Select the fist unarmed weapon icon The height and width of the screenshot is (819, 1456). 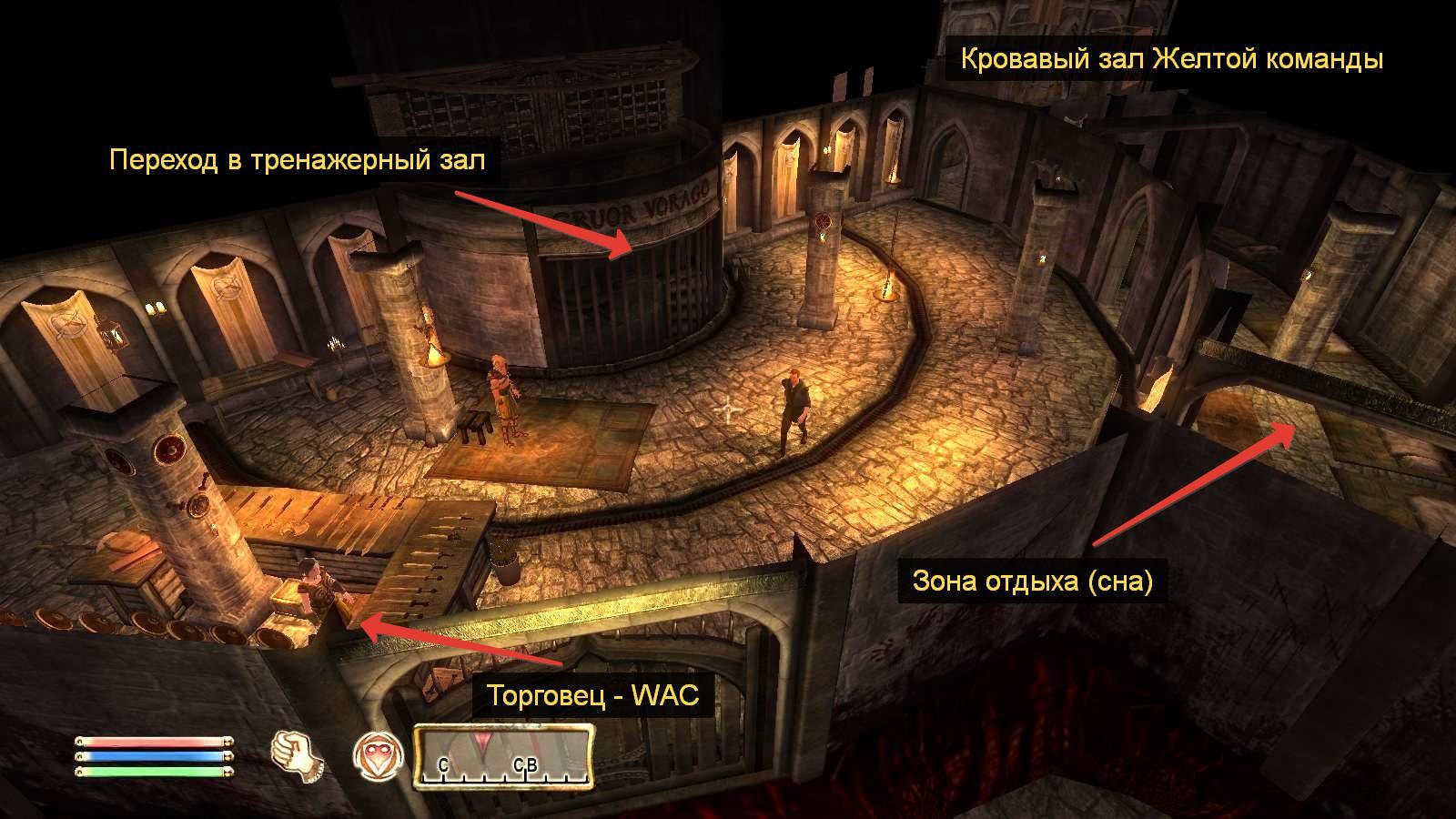(x=297, y=755)
